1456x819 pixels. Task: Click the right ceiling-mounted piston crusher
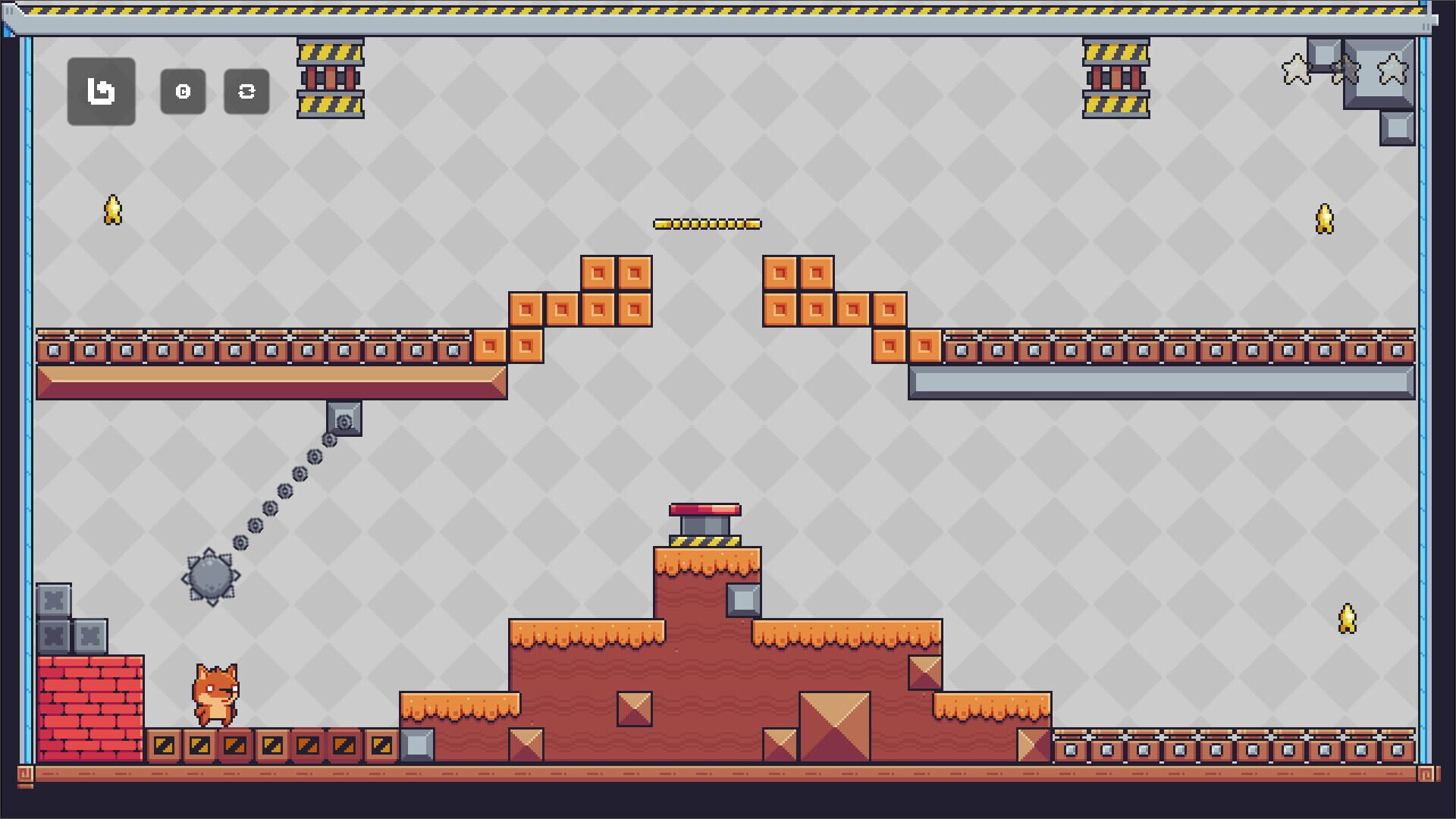click(x=1114, y=80)
